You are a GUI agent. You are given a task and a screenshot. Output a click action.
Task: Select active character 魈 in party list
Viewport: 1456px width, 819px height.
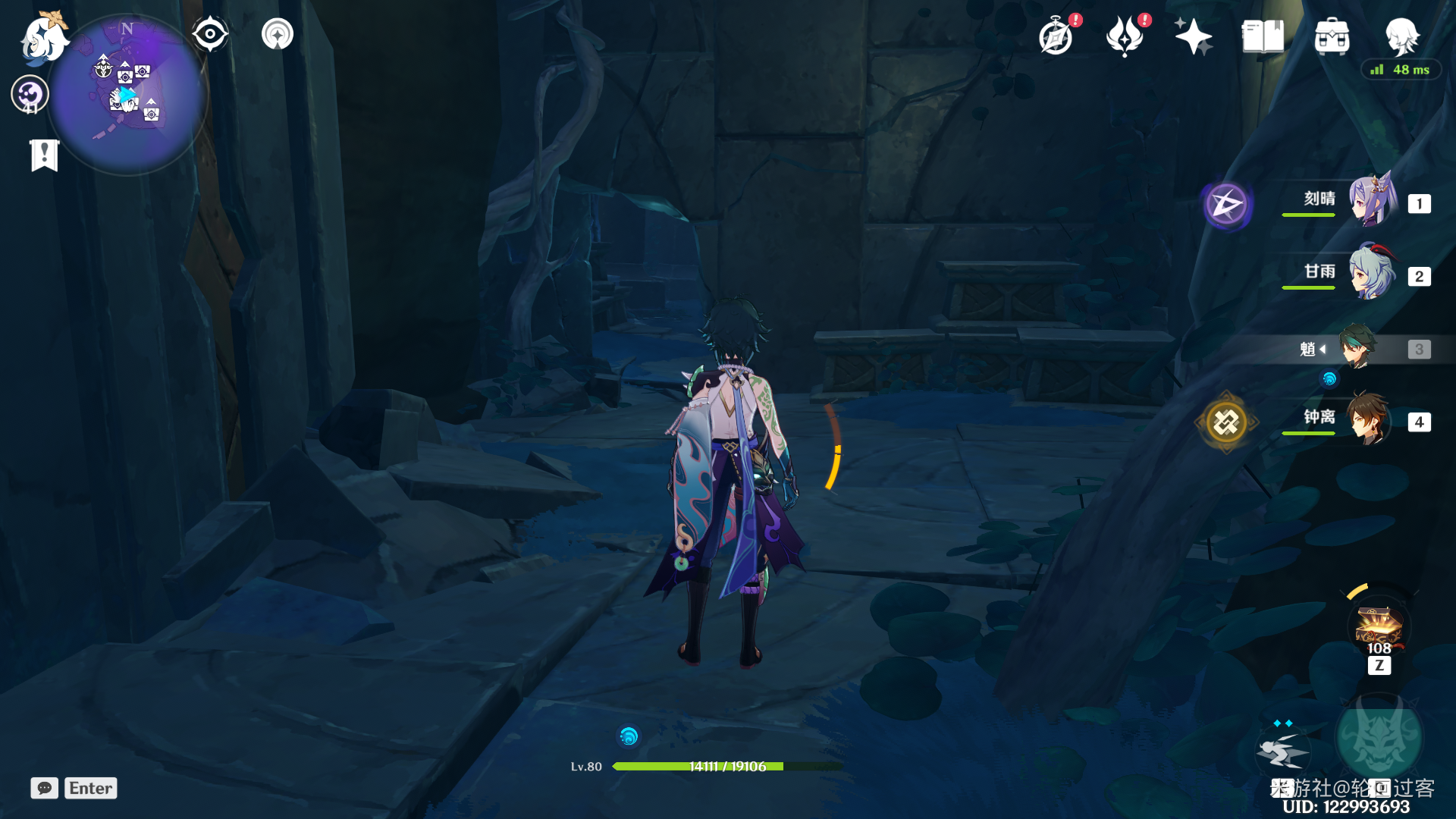coord(1357,348)
